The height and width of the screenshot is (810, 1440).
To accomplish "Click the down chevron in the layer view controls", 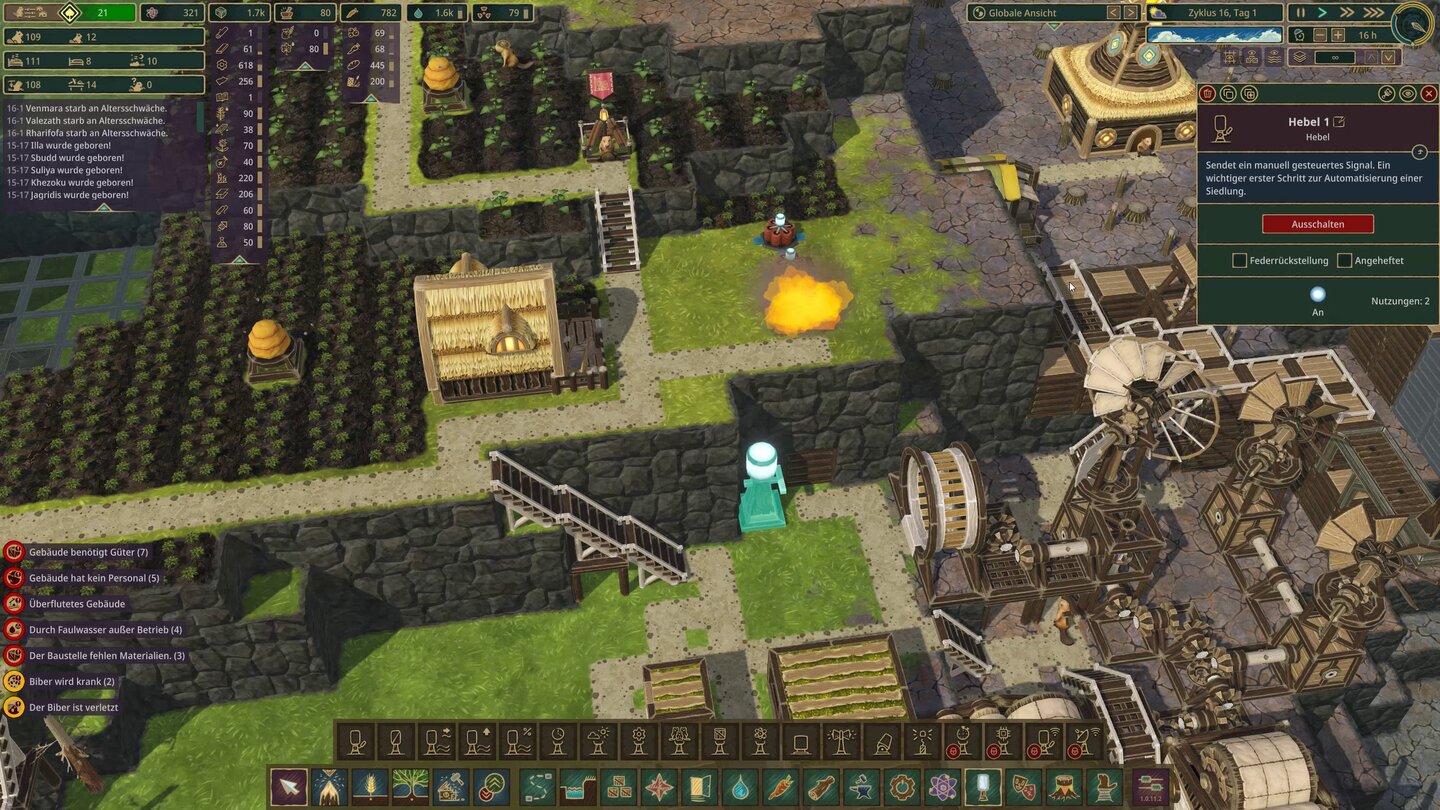I will (1388, 57).
